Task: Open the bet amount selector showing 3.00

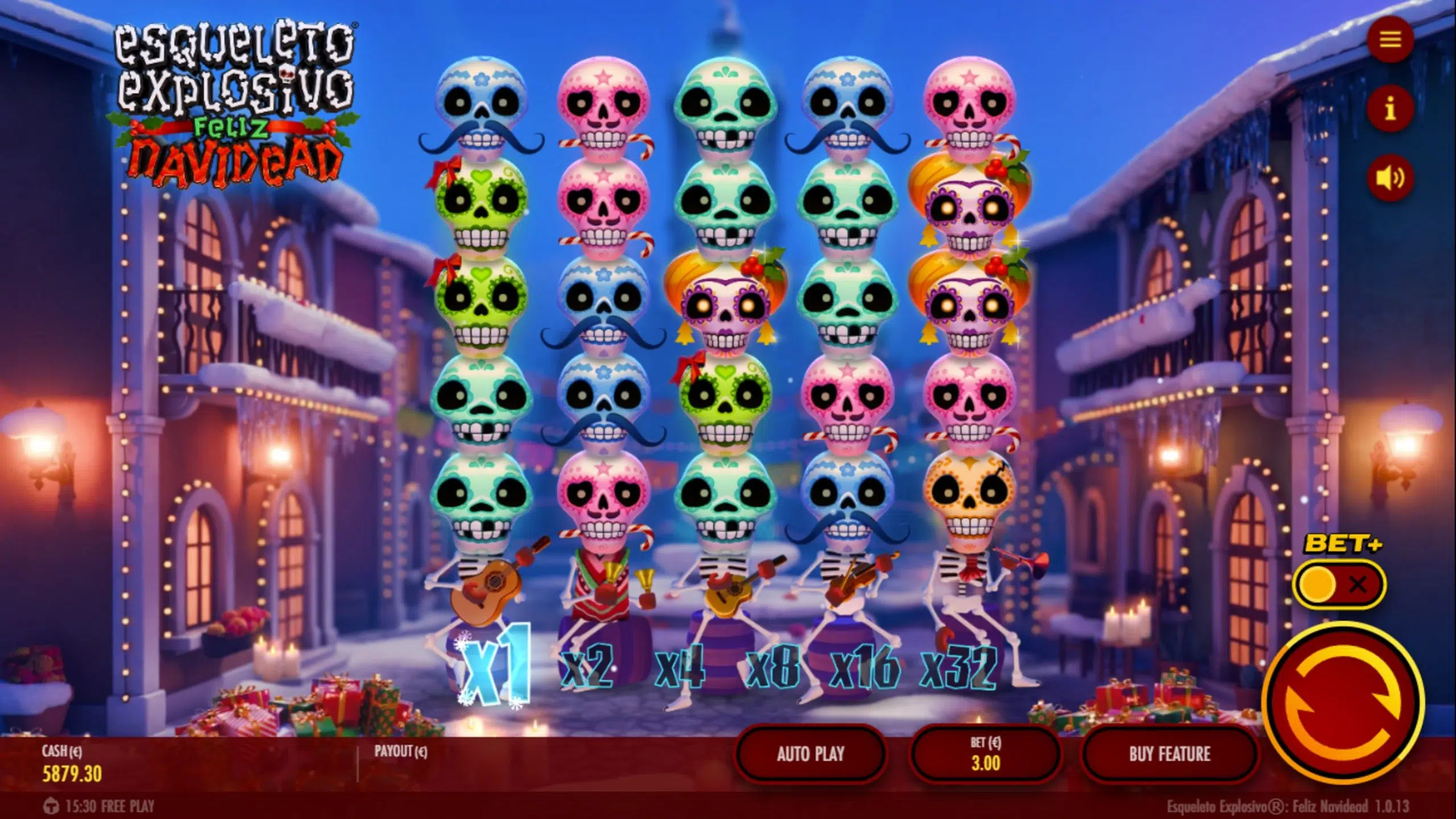Action: pyautogui.click(x=987, y=754)
